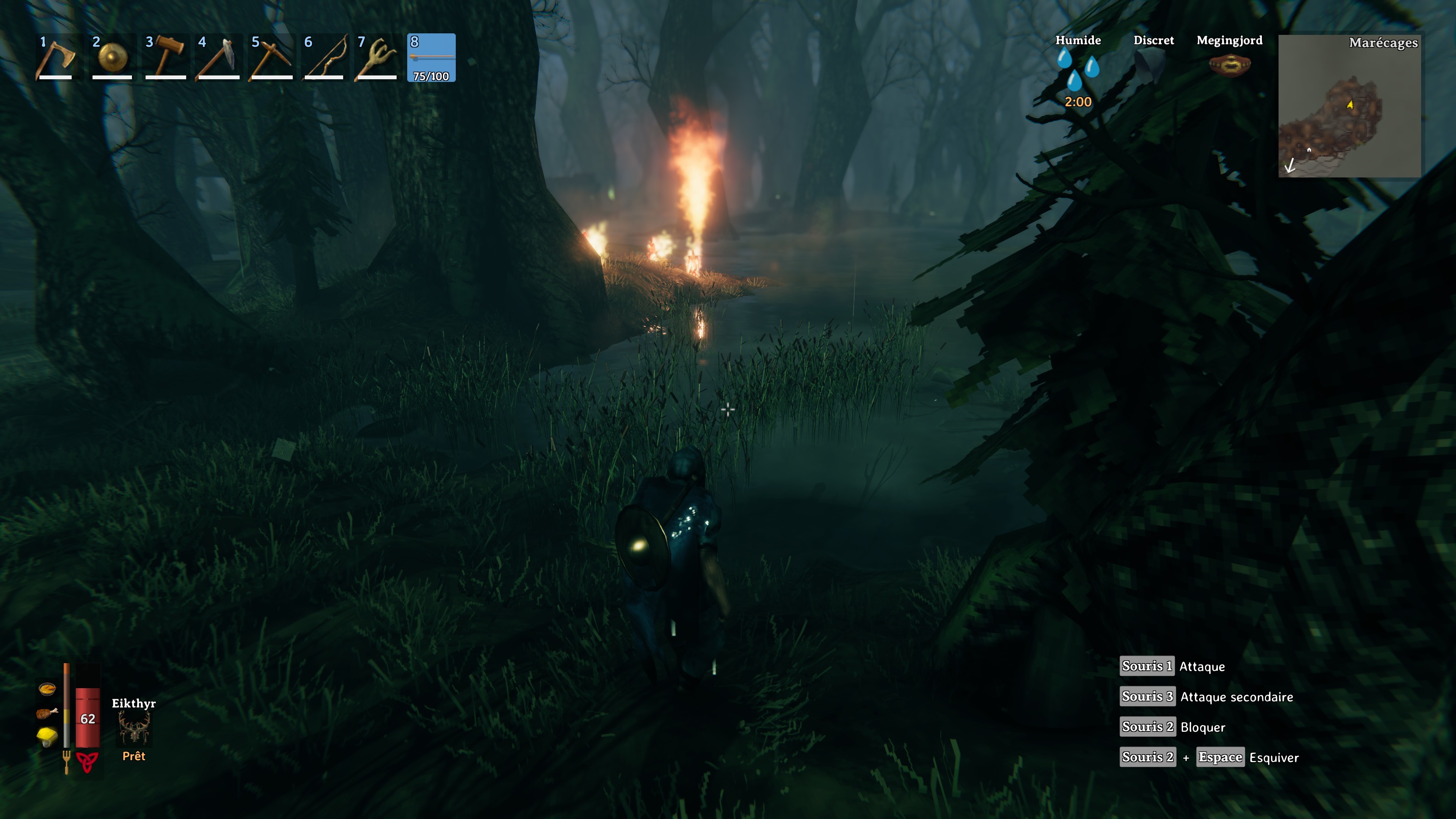Click the Espace Esquiver keybind button
The image size is (1456, 819).
tap(1220, 757)
